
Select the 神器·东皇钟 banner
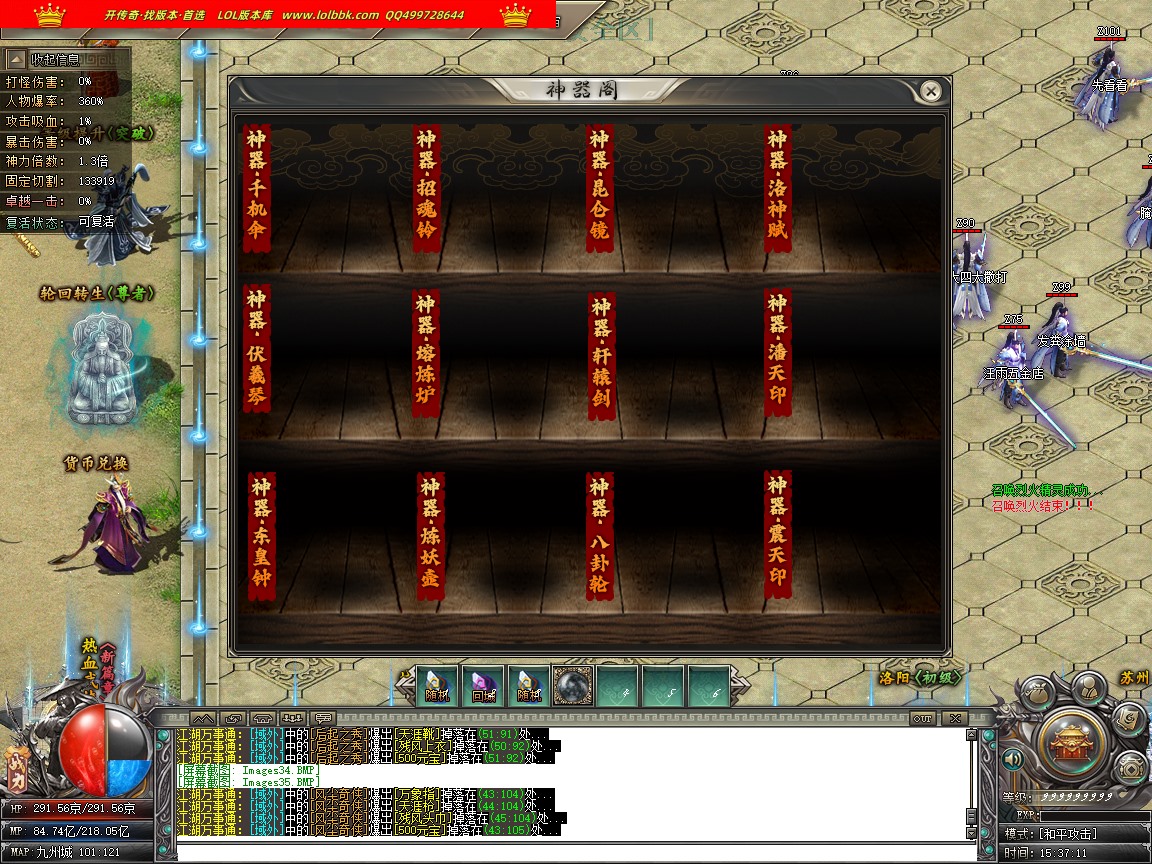[260, 537]
